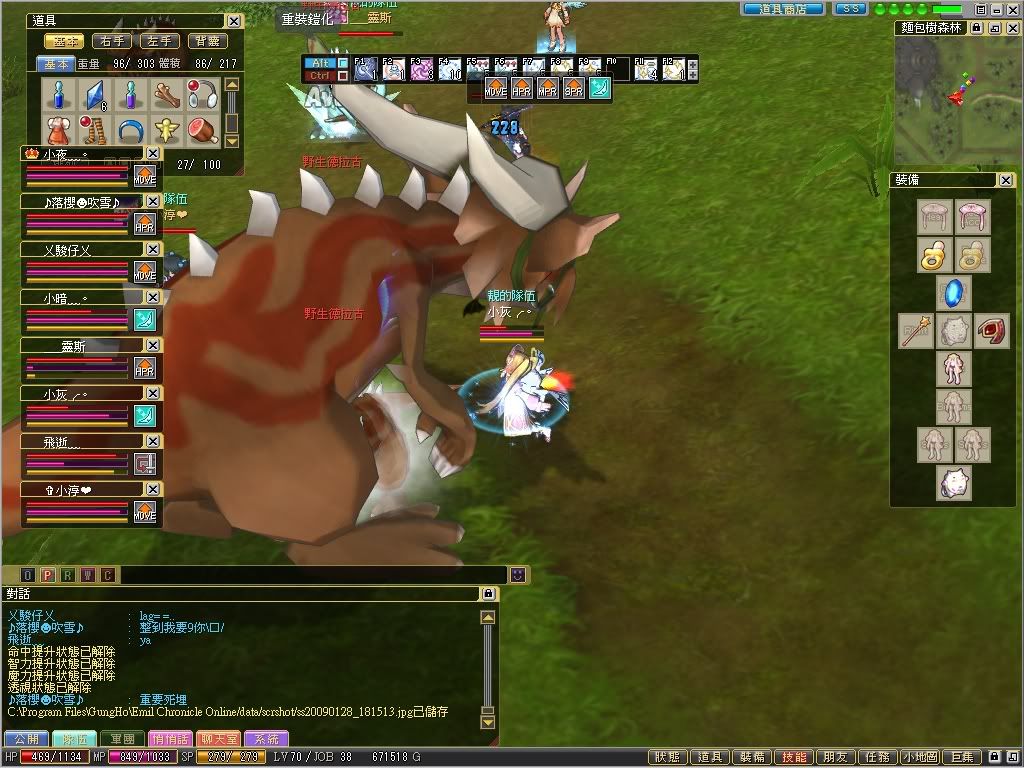Select the blue gem equipment slot
Screen dimensions: 1024x768
tap(952, 293)
